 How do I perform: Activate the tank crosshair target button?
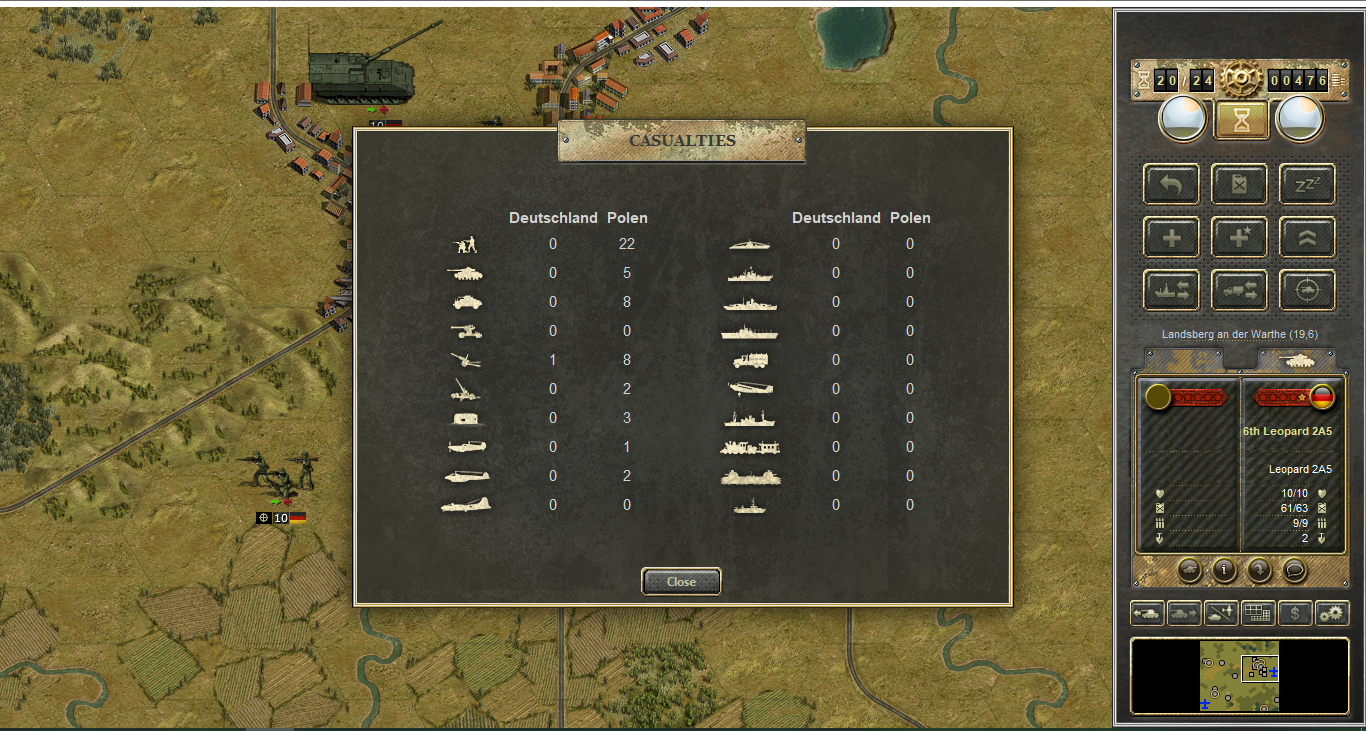pyautogui.click(x=1307, y=290)
